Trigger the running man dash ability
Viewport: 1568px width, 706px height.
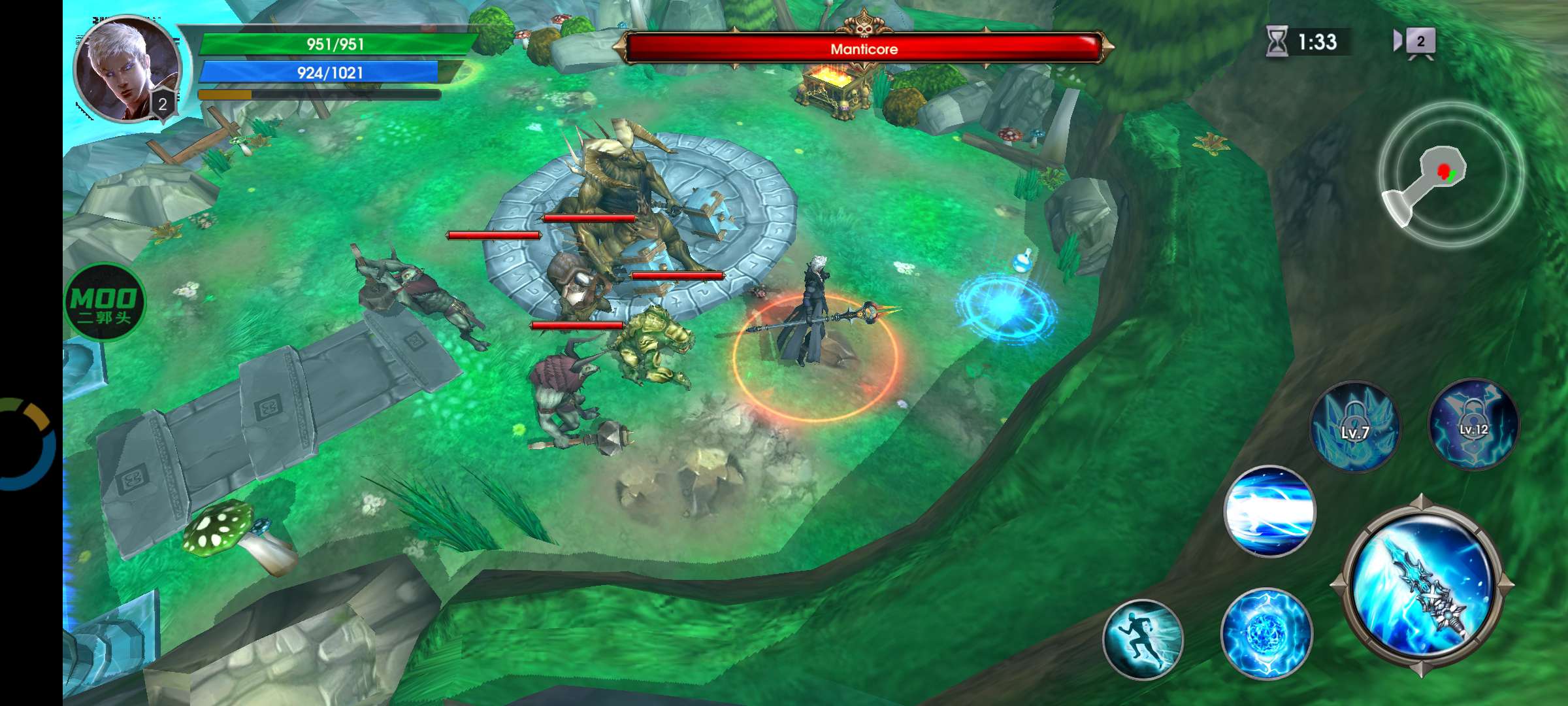tap(1143, 639)
